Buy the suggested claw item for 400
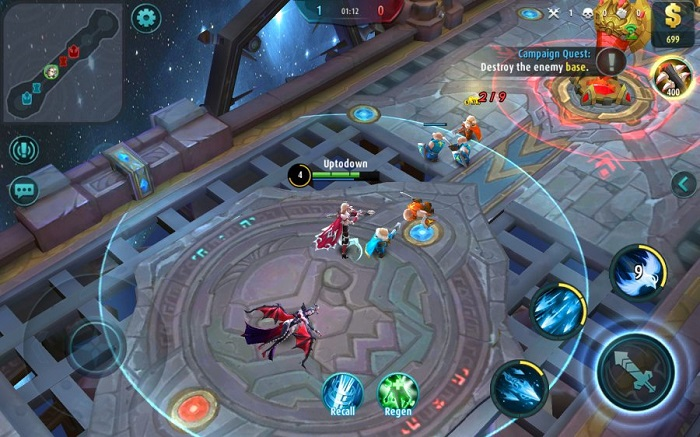The image size is (700, 437). (670, 75)
